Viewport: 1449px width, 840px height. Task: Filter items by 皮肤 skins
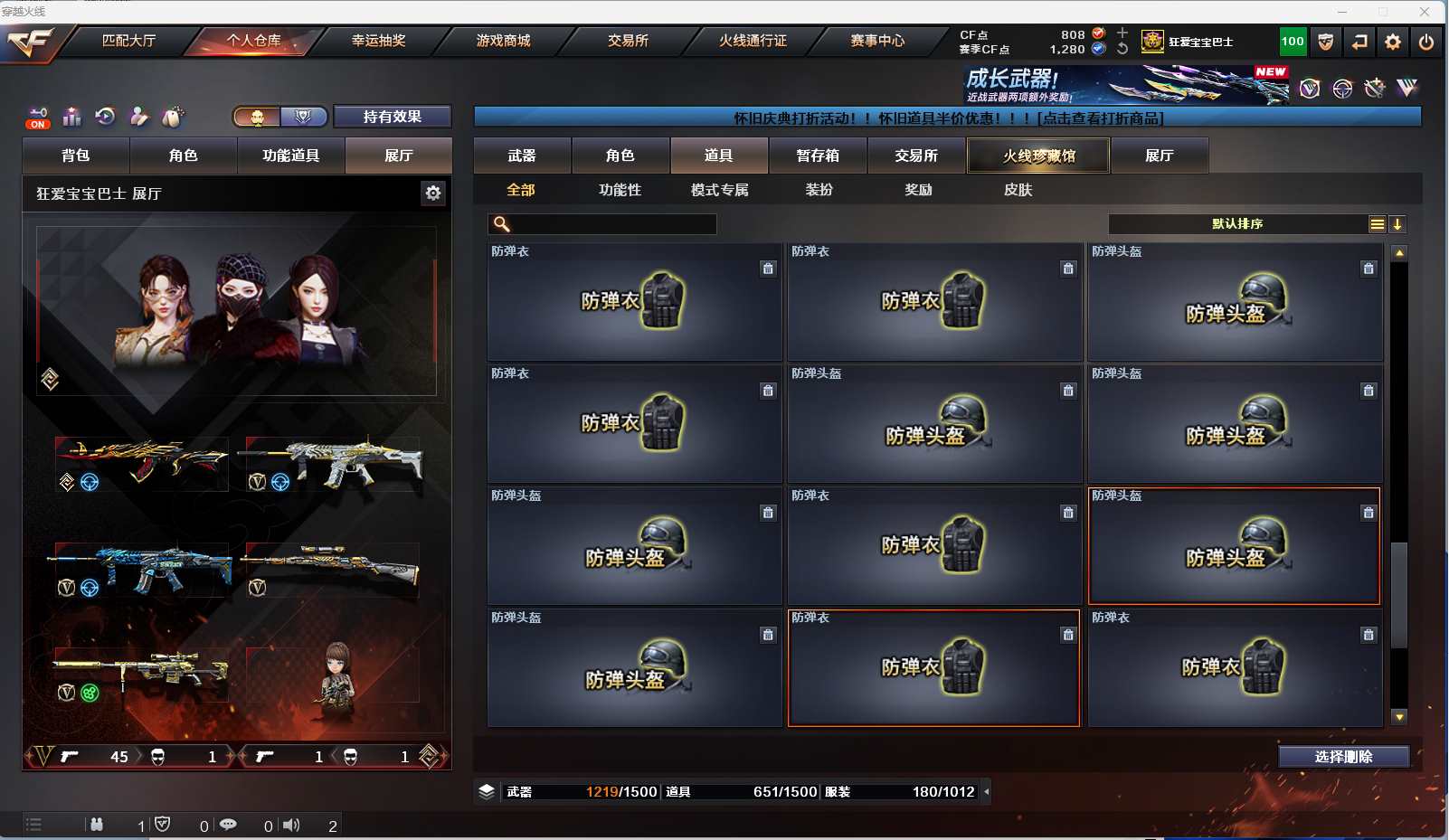1018,190
